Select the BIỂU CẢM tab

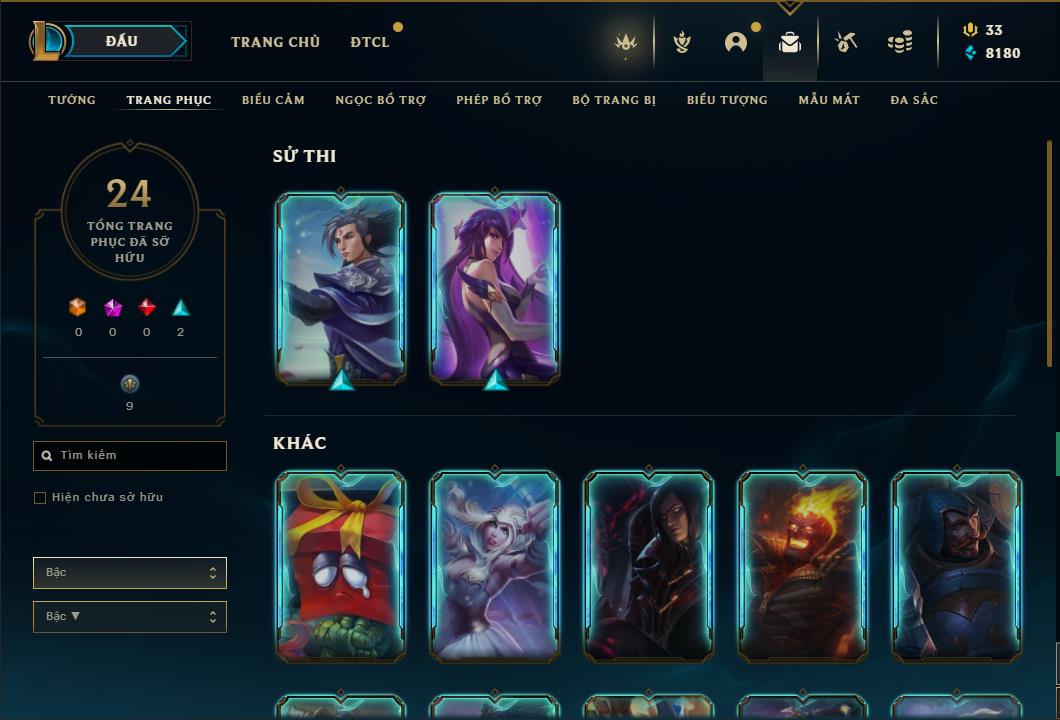tap(273, 100)
